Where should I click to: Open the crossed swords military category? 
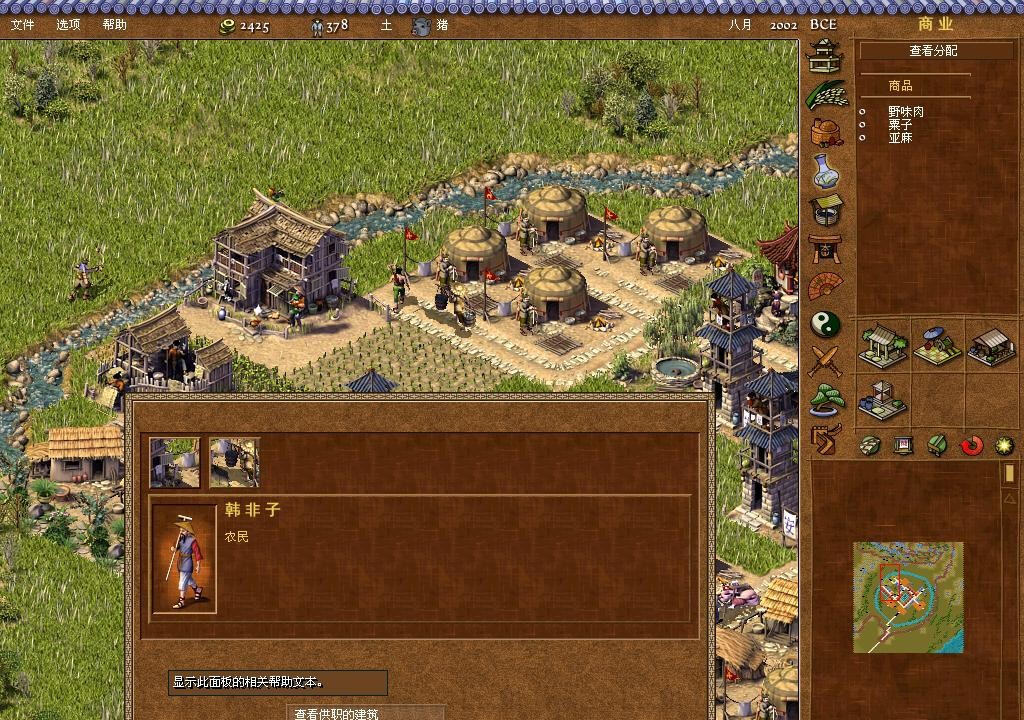[826, 361]
